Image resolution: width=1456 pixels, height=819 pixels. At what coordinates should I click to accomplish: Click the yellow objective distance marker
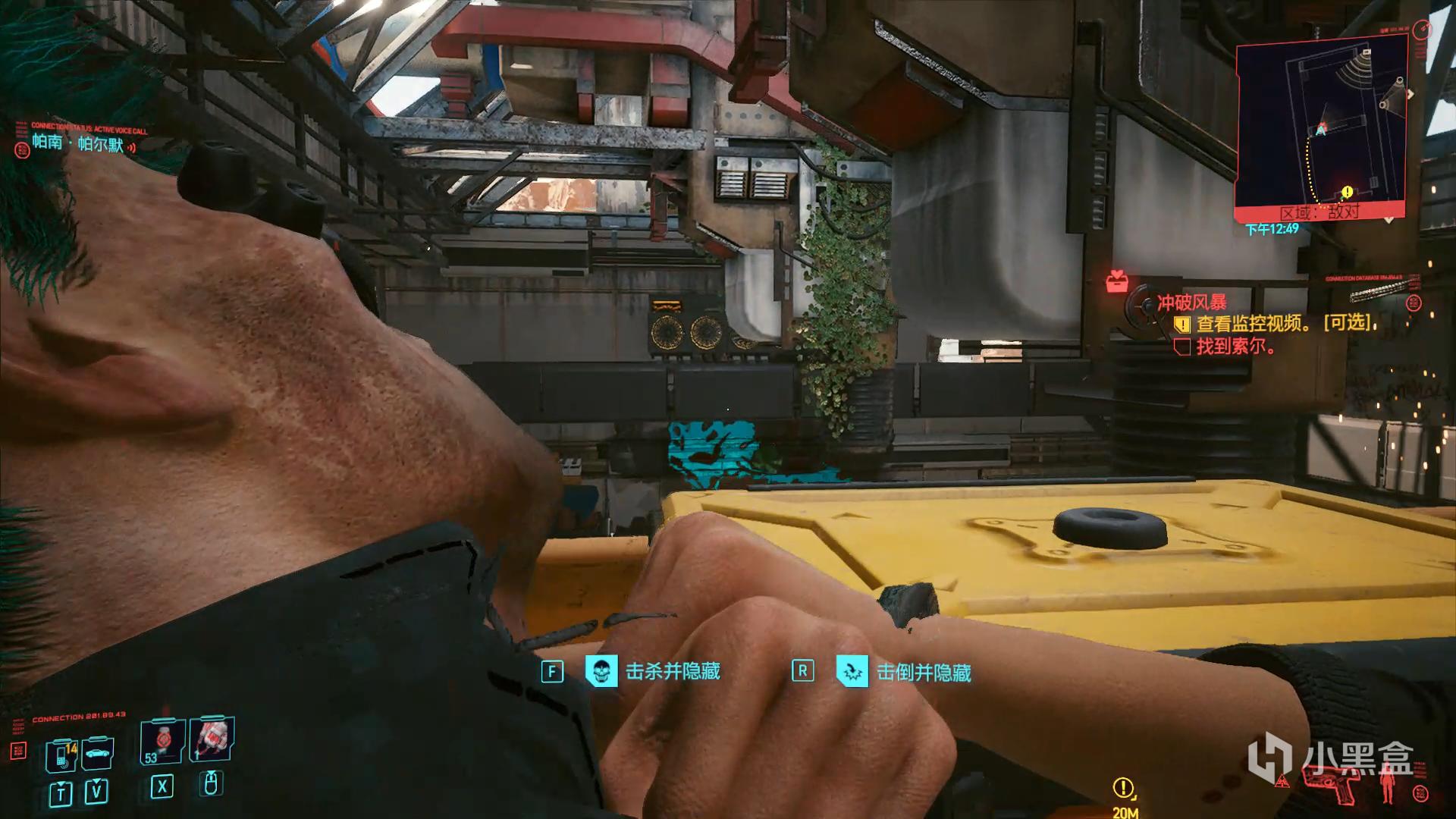(x=1123, y=789)
